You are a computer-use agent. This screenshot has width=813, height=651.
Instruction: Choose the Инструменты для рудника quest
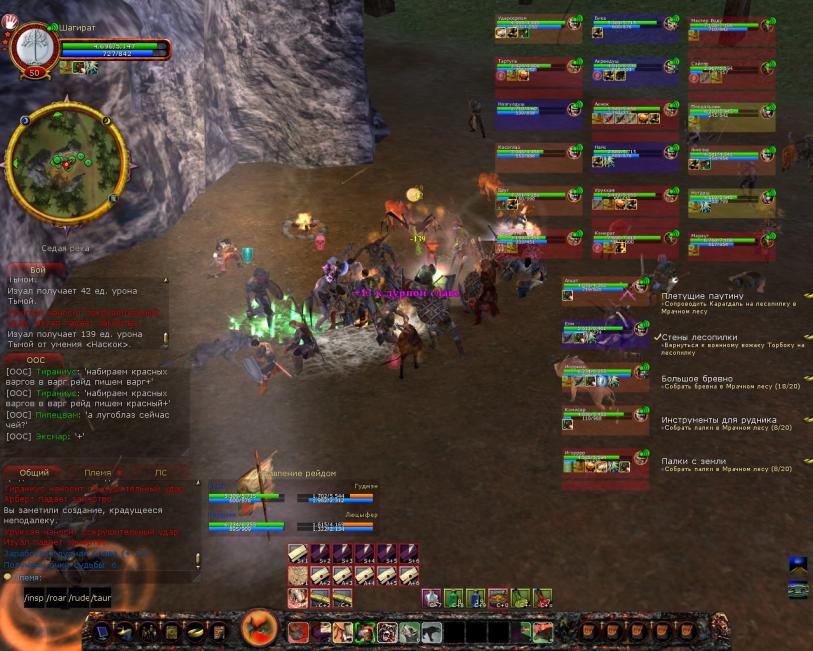pos(718,420)
